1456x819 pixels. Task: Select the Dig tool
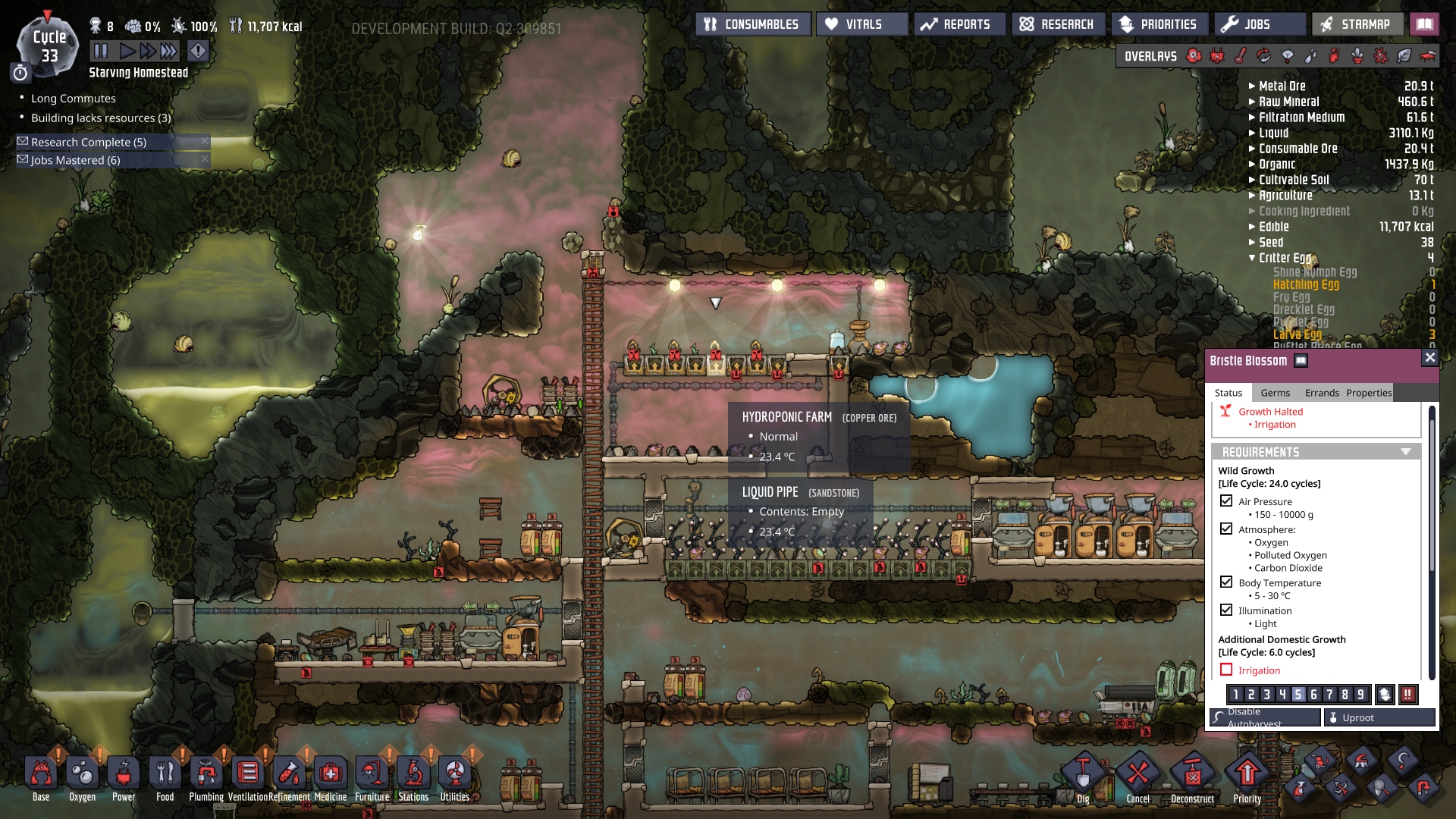coord(1083,777)
